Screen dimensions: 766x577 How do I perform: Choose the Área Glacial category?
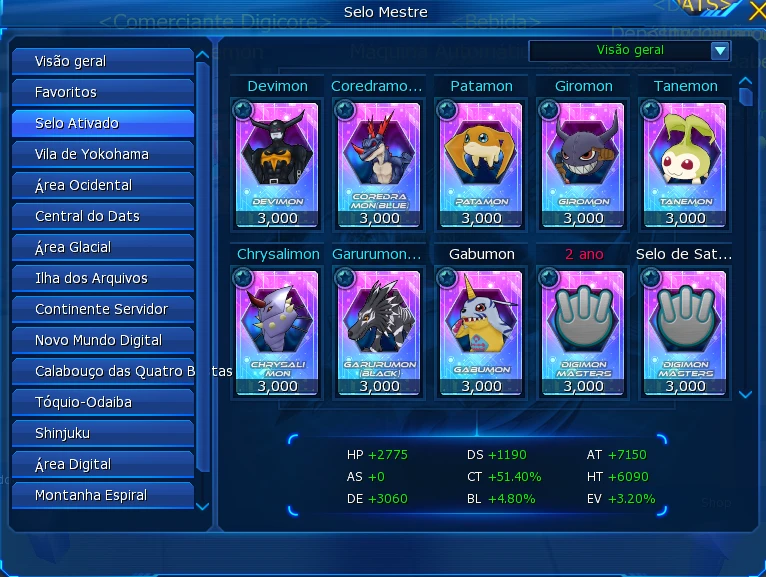[102, 247]
